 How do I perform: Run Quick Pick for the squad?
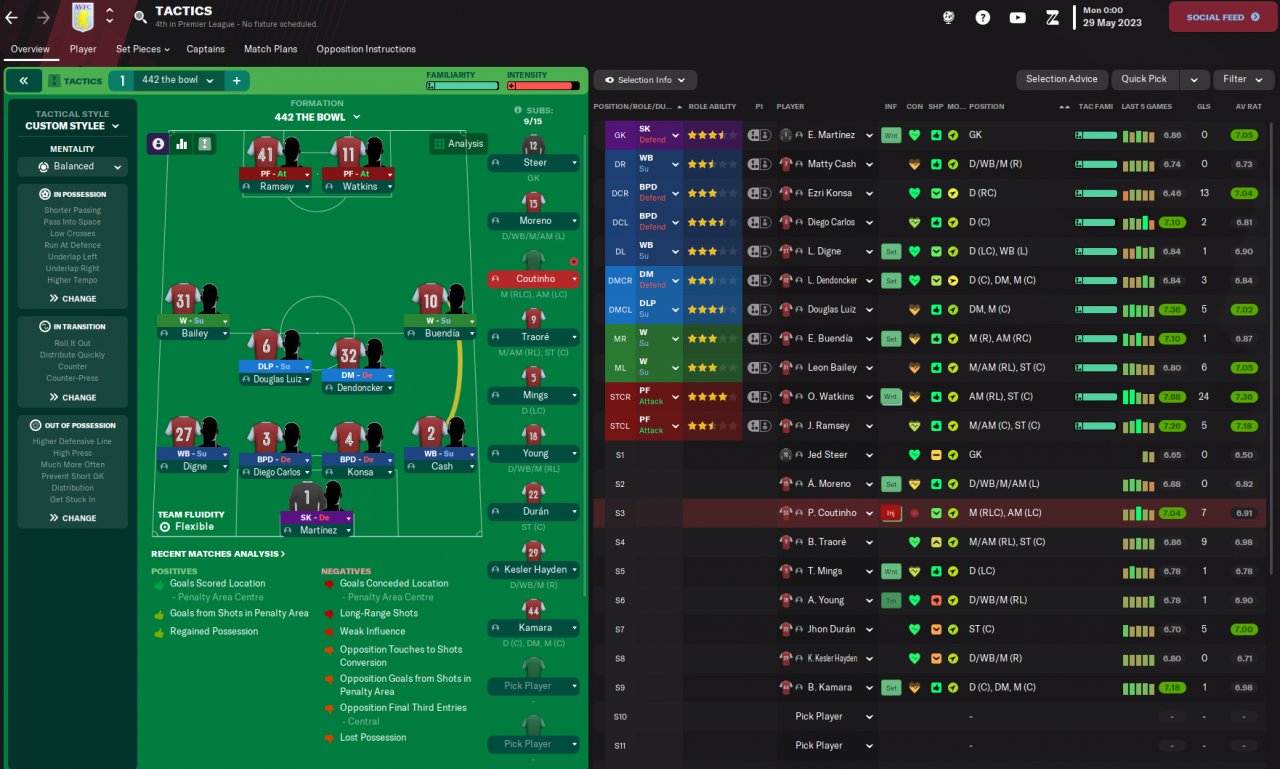point(1144,79)
